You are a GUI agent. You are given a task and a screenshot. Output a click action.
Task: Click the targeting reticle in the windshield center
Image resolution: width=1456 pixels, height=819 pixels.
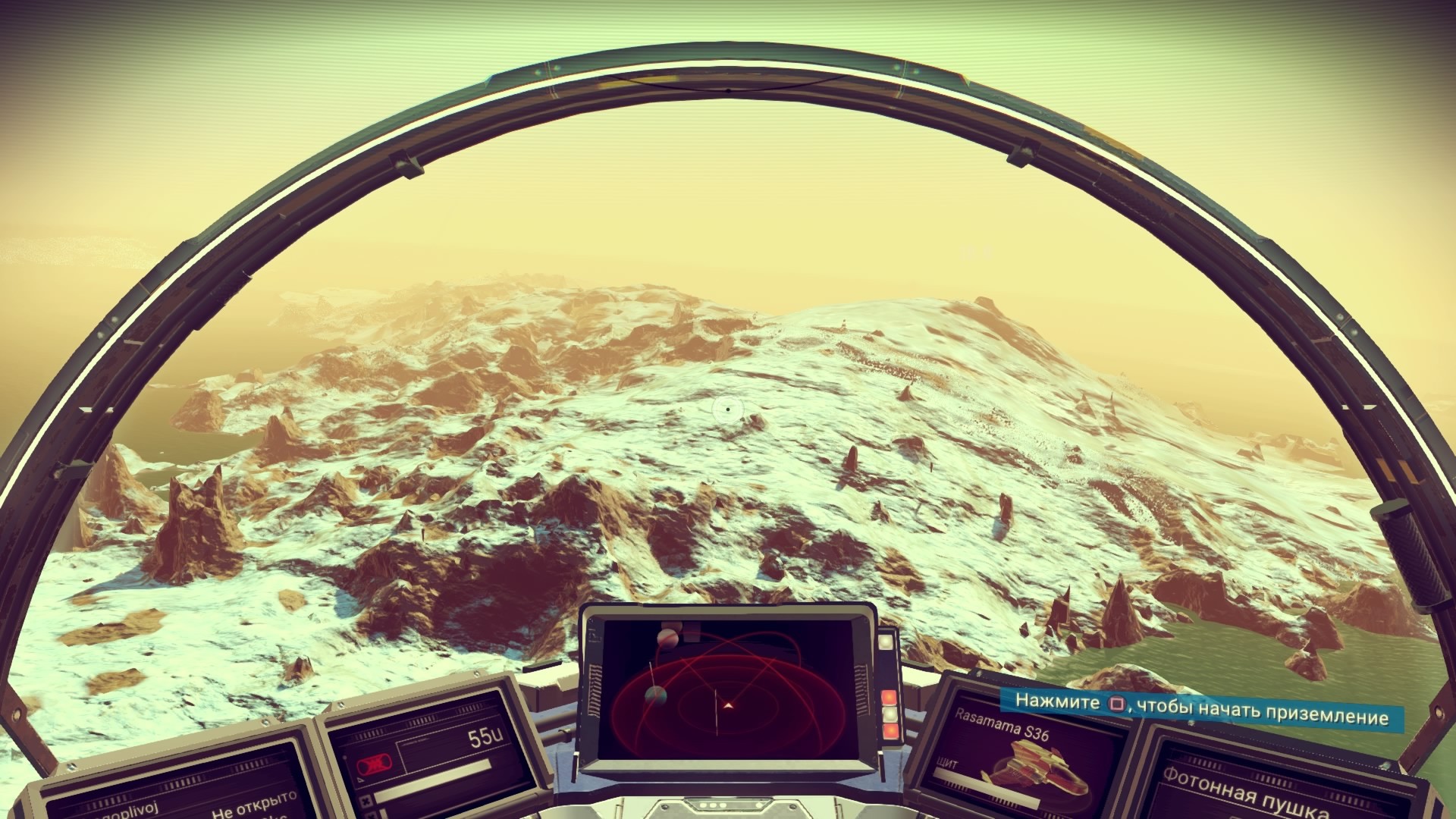point(726,409)
